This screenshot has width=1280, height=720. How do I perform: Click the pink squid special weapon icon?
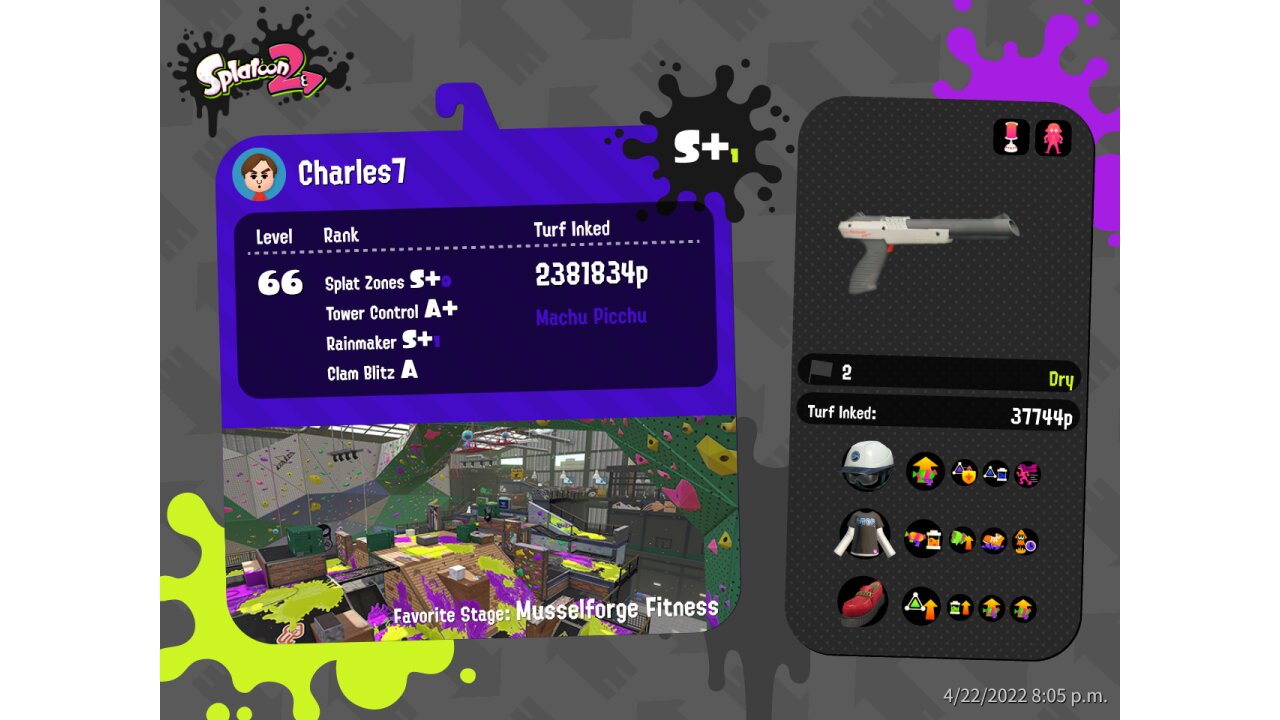(x=1053, y=138)
